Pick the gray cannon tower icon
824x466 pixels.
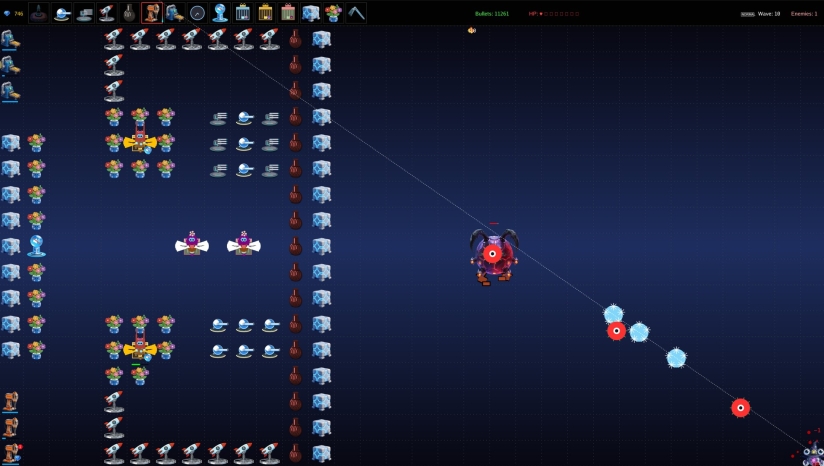click(x=84, y=13)
